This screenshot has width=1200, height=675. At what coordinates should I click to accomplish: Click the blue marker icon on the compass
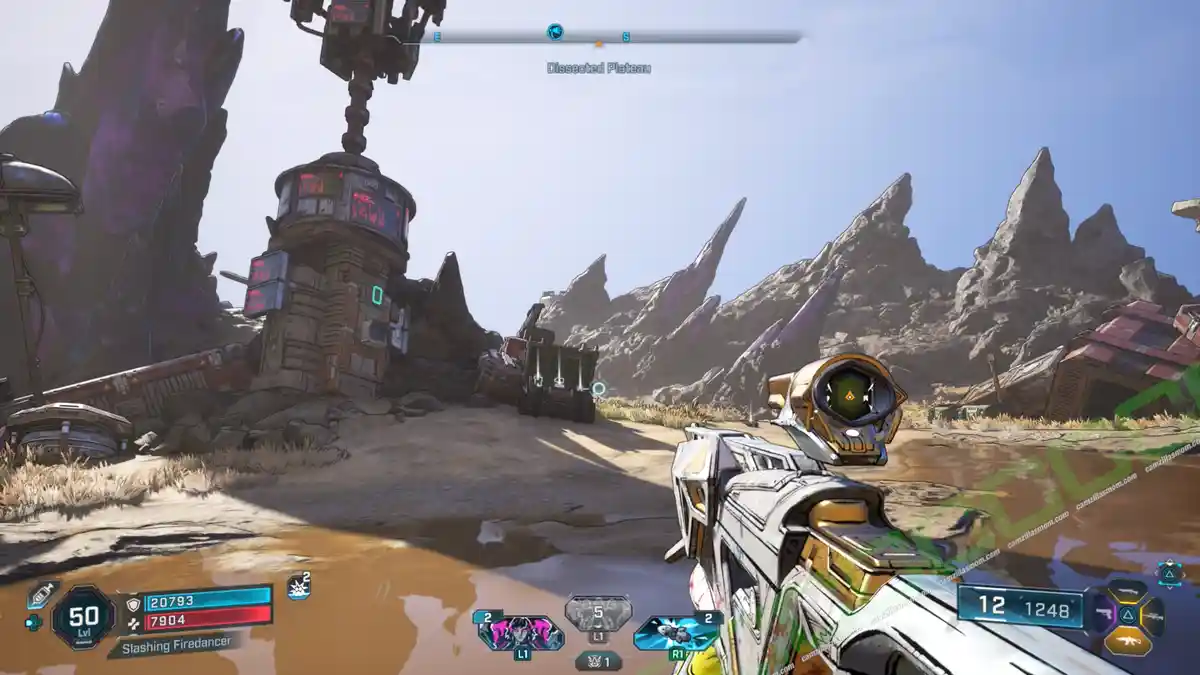click(555, 32)
